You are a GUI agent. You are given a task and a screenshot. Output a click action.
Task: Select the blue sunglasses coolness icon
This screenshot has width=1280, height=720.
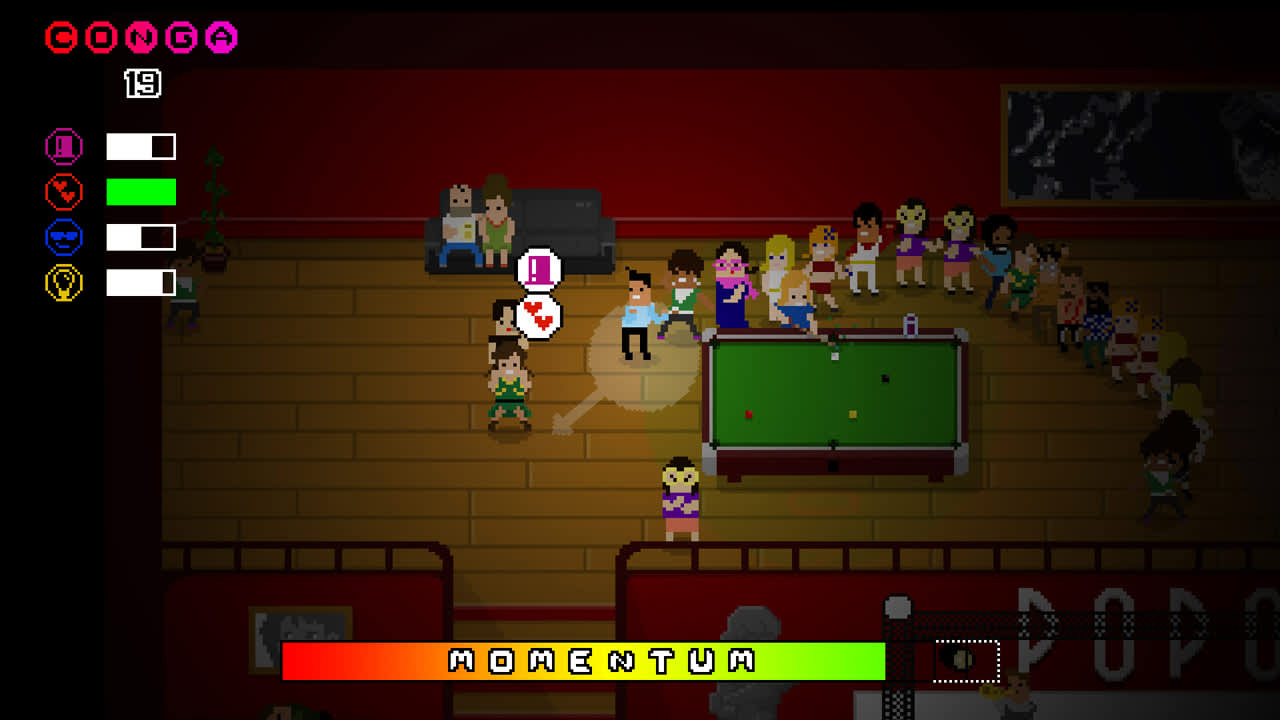click(62, 237)
